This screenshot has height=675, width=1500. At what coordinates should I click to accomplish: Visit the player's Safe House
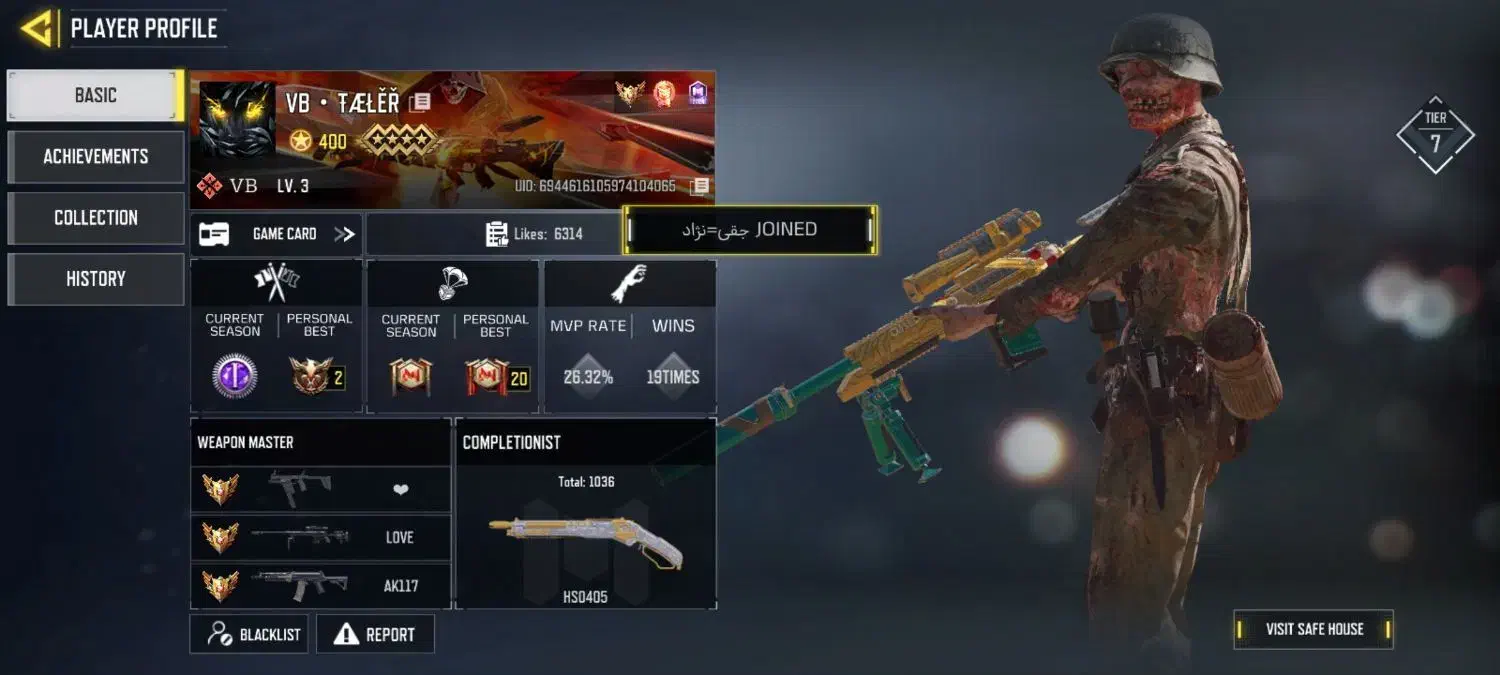(1313, 629)
